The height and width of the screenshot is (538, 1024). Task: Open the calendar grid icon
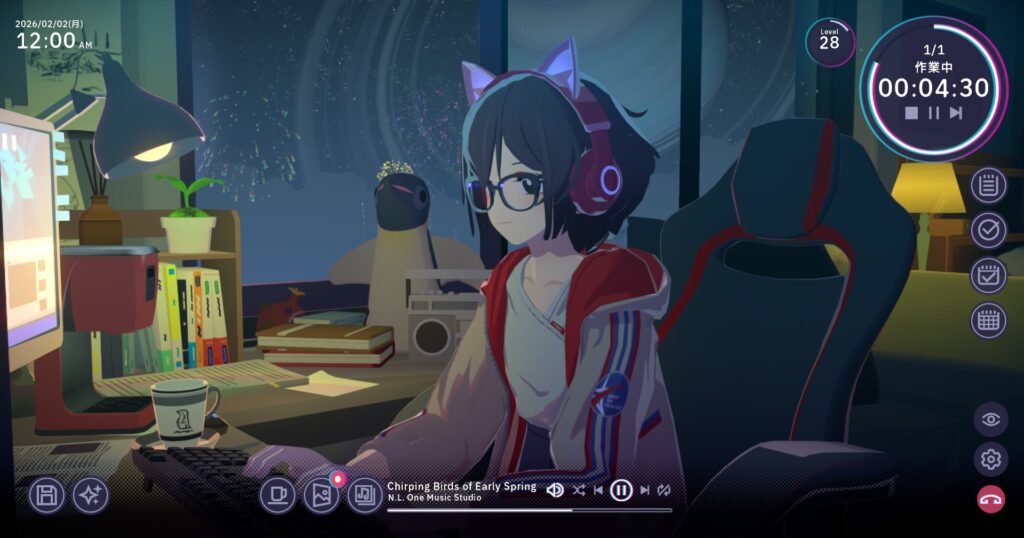[989, 320]
